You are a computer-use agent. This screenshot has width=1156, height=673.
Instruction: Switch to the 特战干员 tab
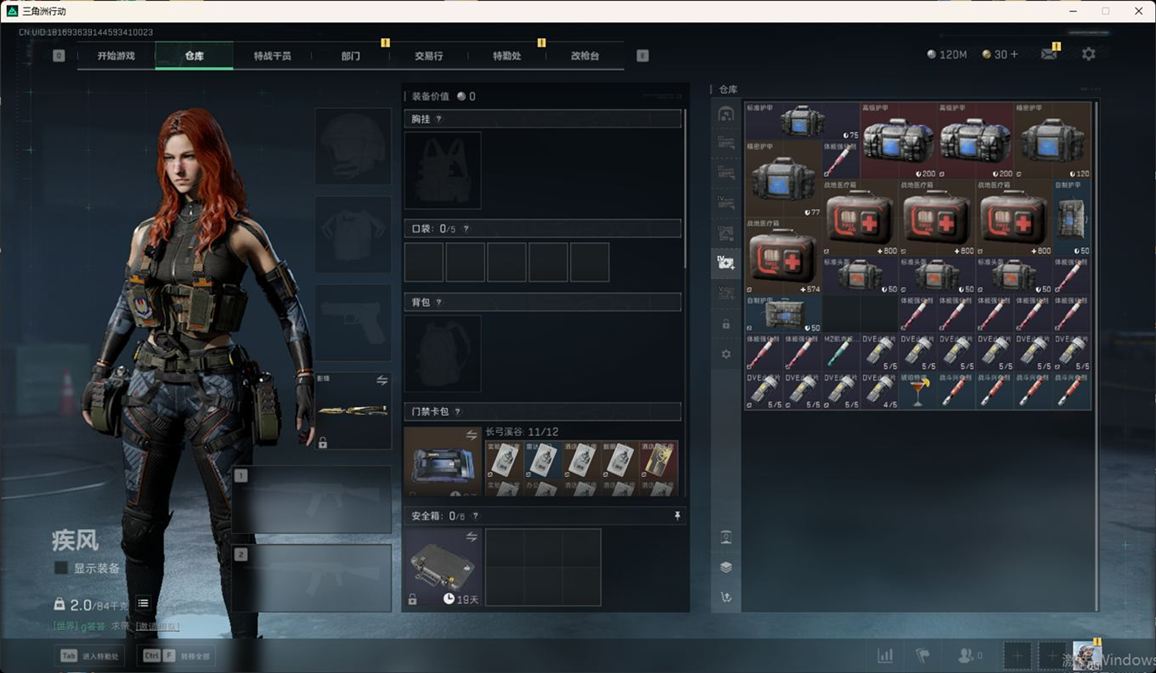(272, 56)
